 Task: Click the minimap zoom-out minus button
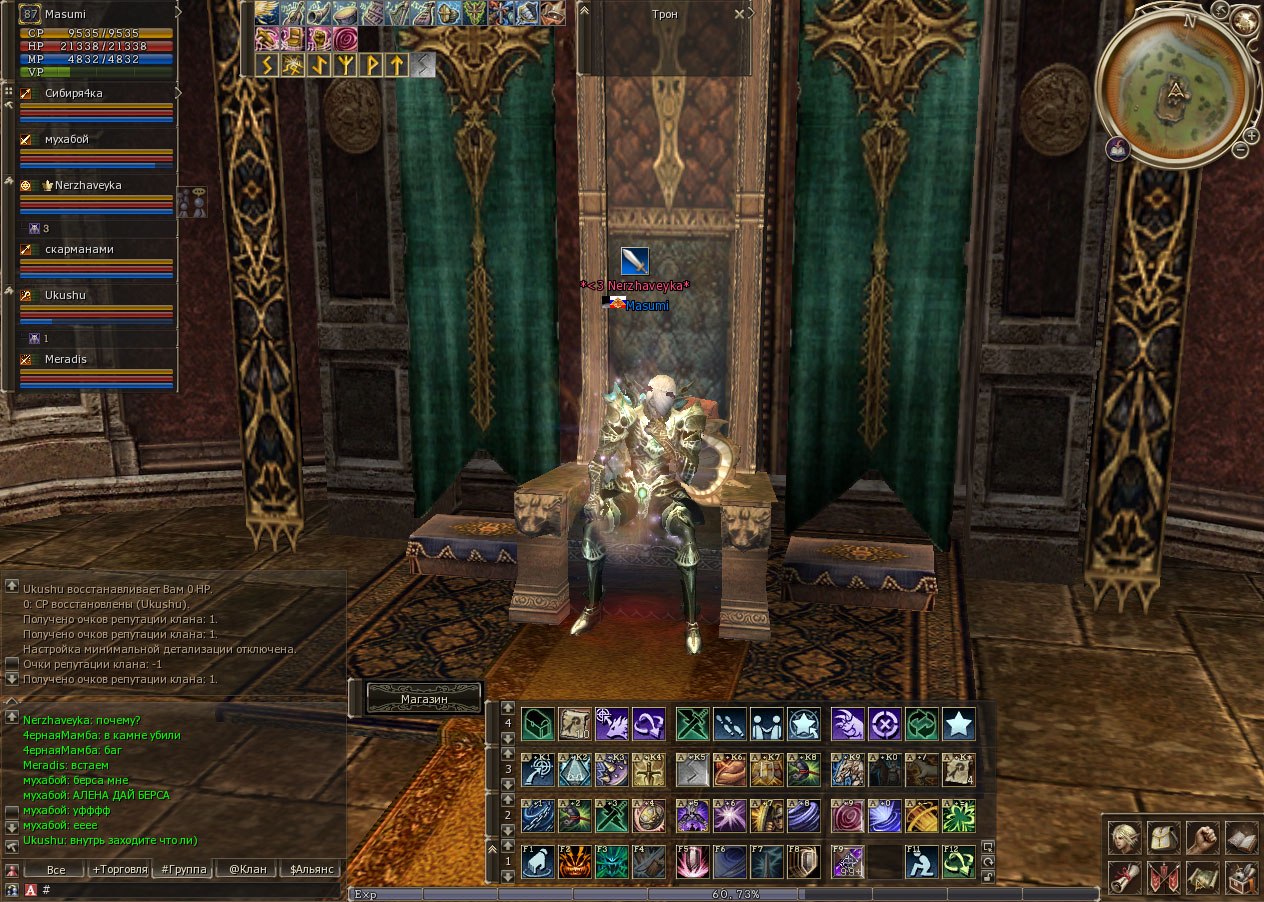tap(1240, 150)
